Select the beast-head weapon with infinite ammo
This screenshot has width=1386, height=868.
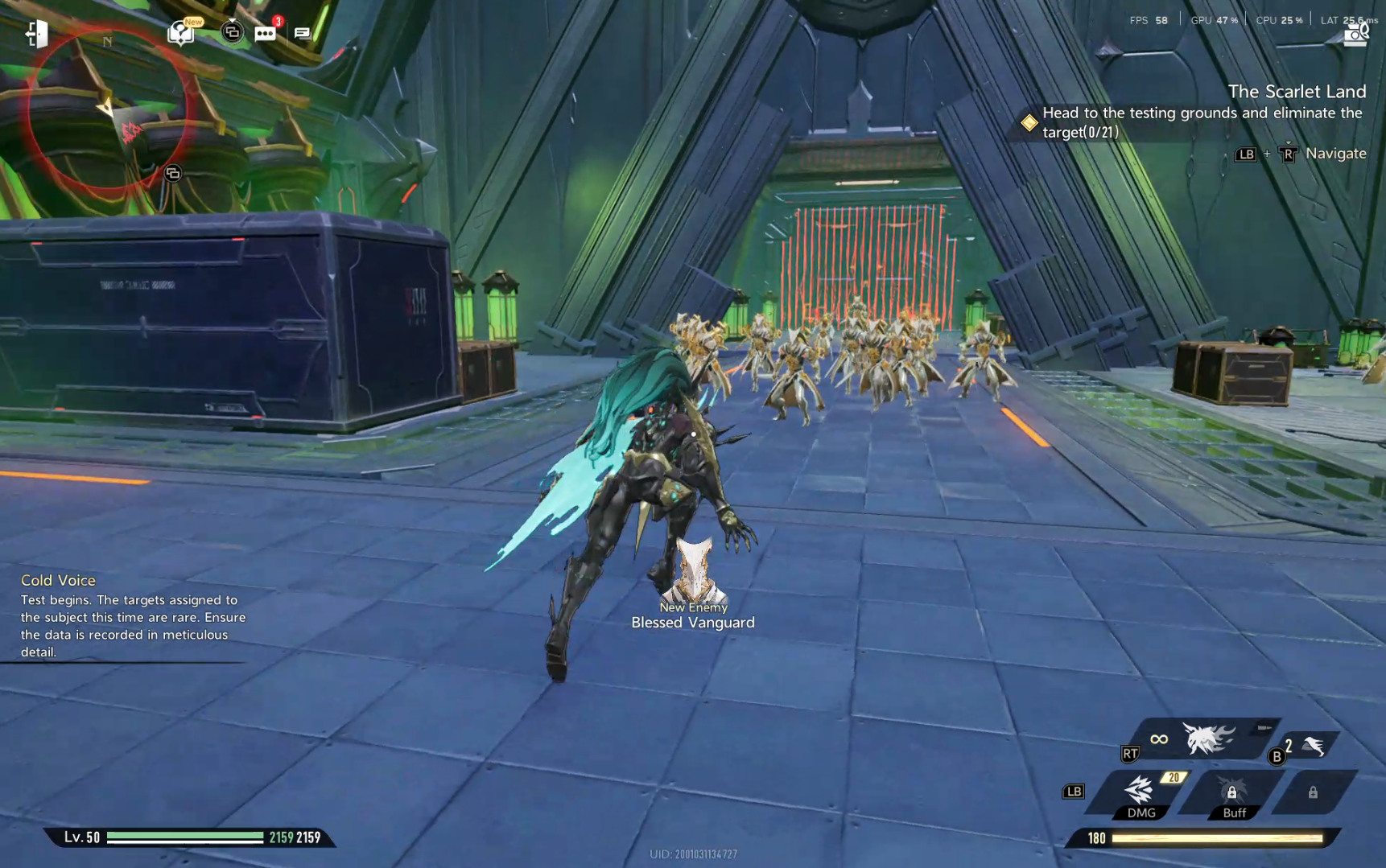[1207, 738]
